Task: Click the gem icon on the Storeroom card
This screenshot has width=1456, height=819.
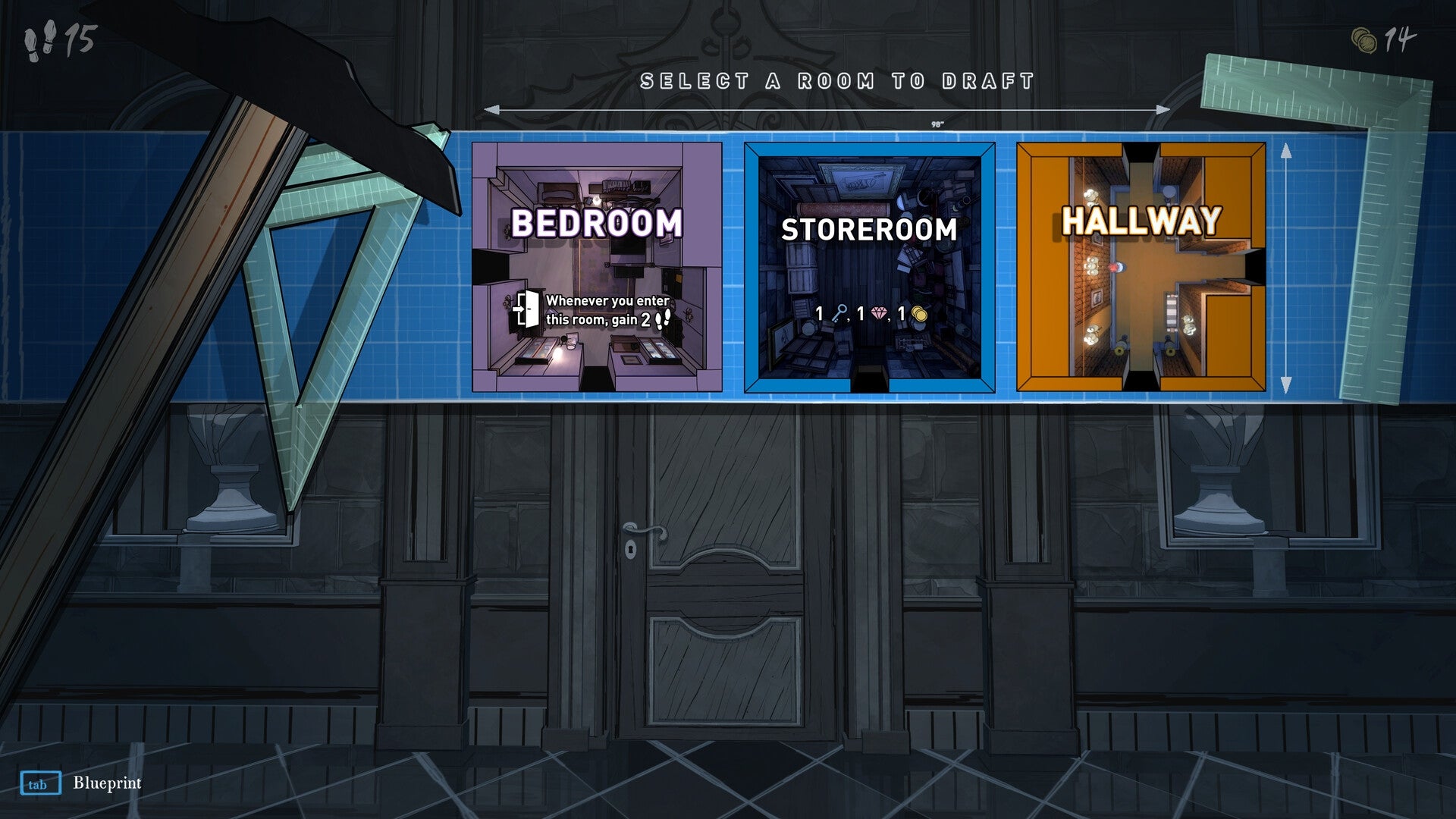Action: click(880, 313)
